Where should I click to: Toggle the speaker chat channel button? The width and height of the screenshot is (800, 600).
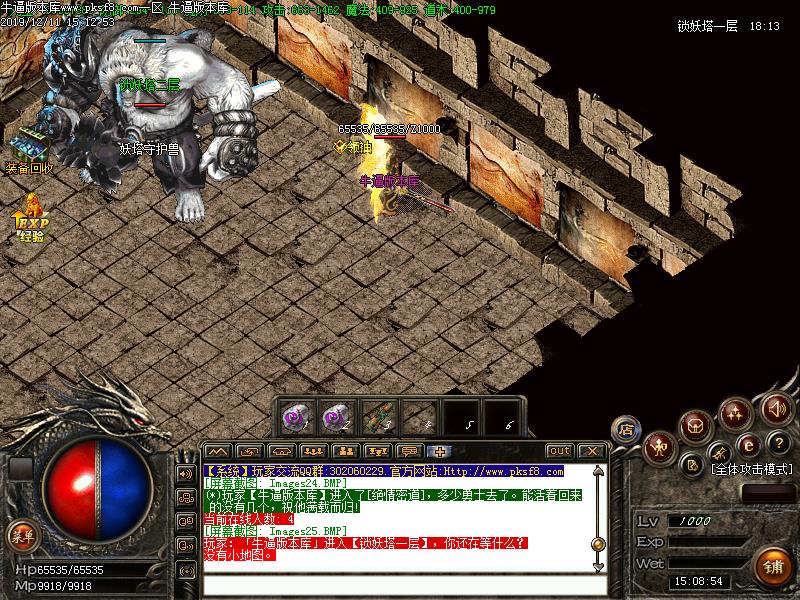[186, 473]
